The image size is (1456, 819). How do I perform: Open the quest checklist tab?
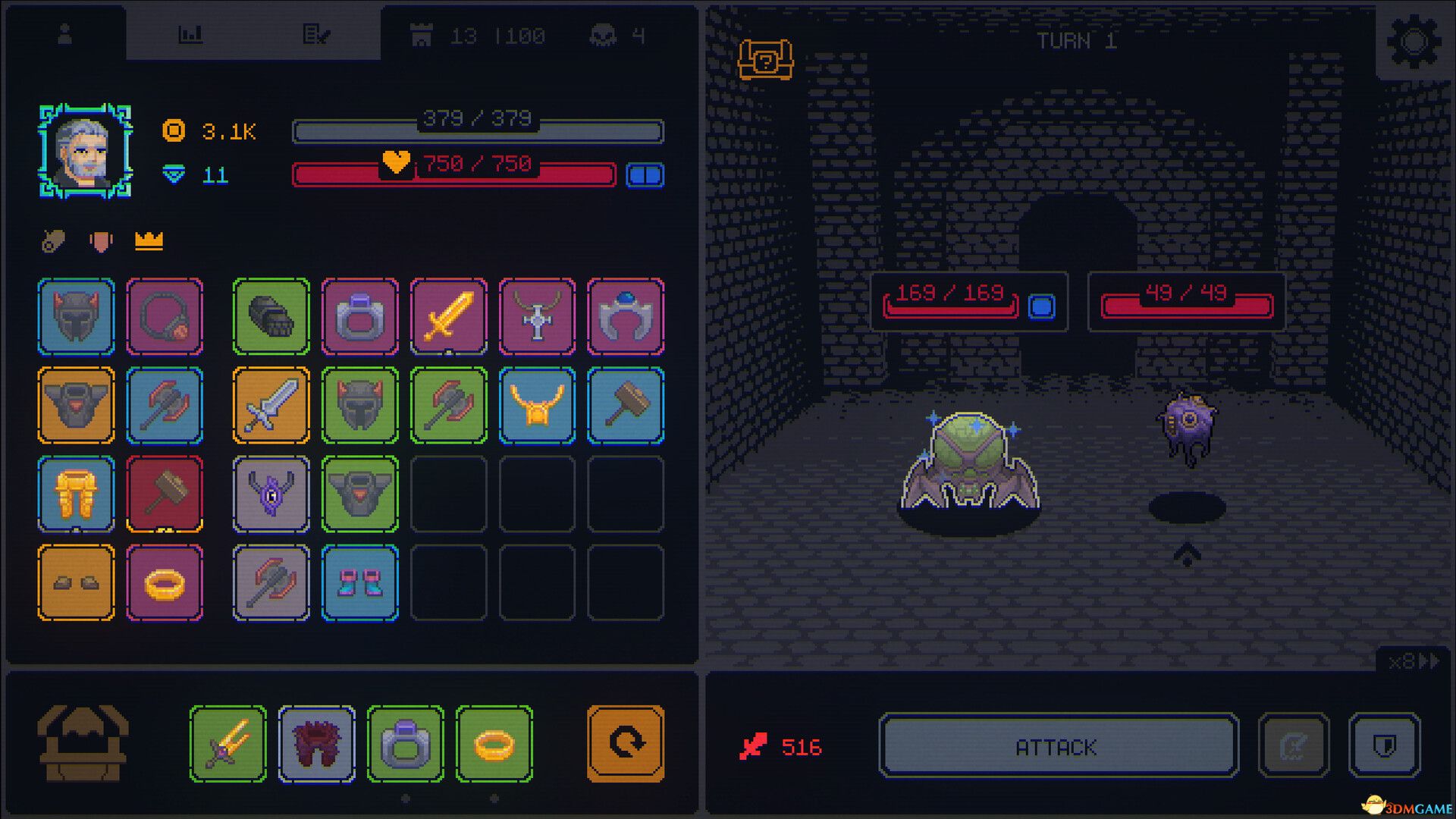click(x=318, y=34)
